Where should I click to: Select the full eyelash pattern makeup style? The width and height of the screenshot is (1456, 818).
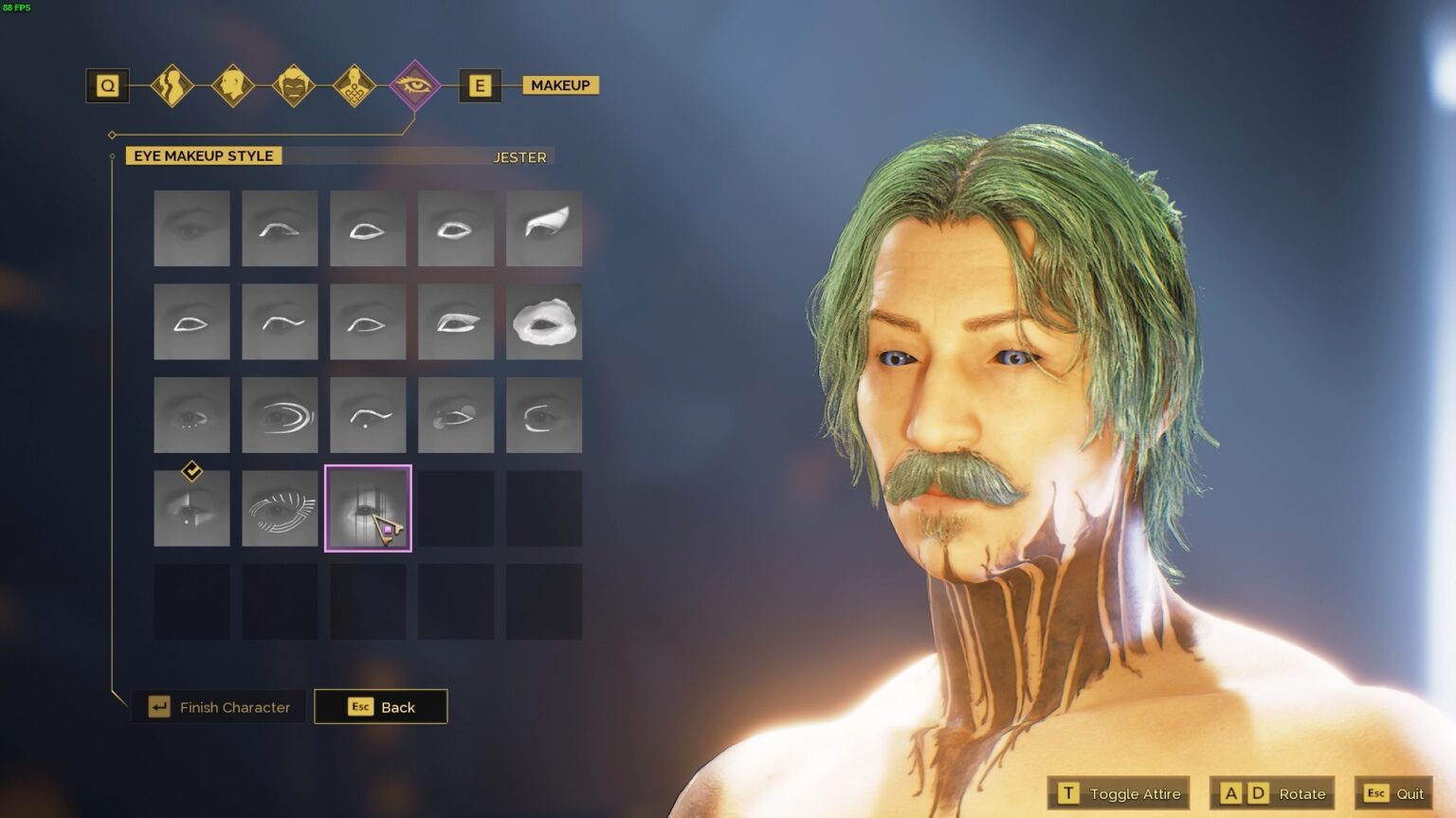click(x=280, y=506)
